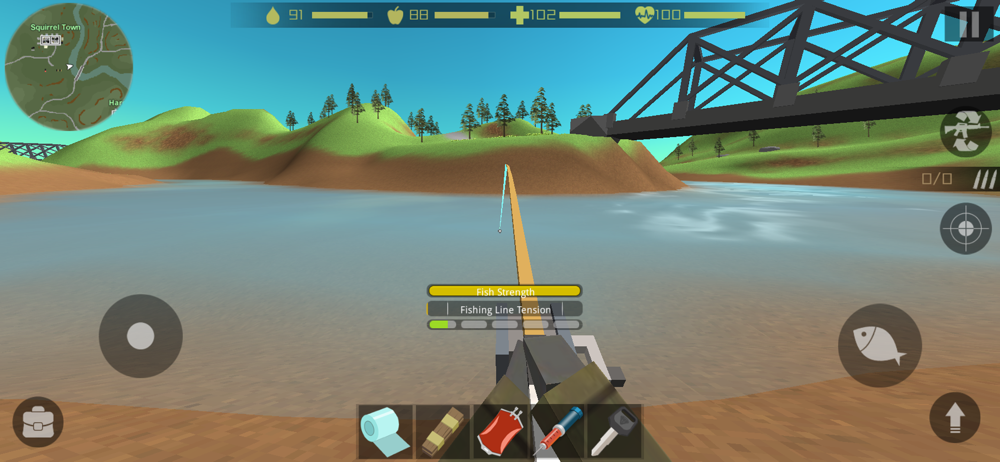This screenshot has width=1000, height=462.
Task: Choose the syringe hotbar slot
Action: click(x=557, y=431)
